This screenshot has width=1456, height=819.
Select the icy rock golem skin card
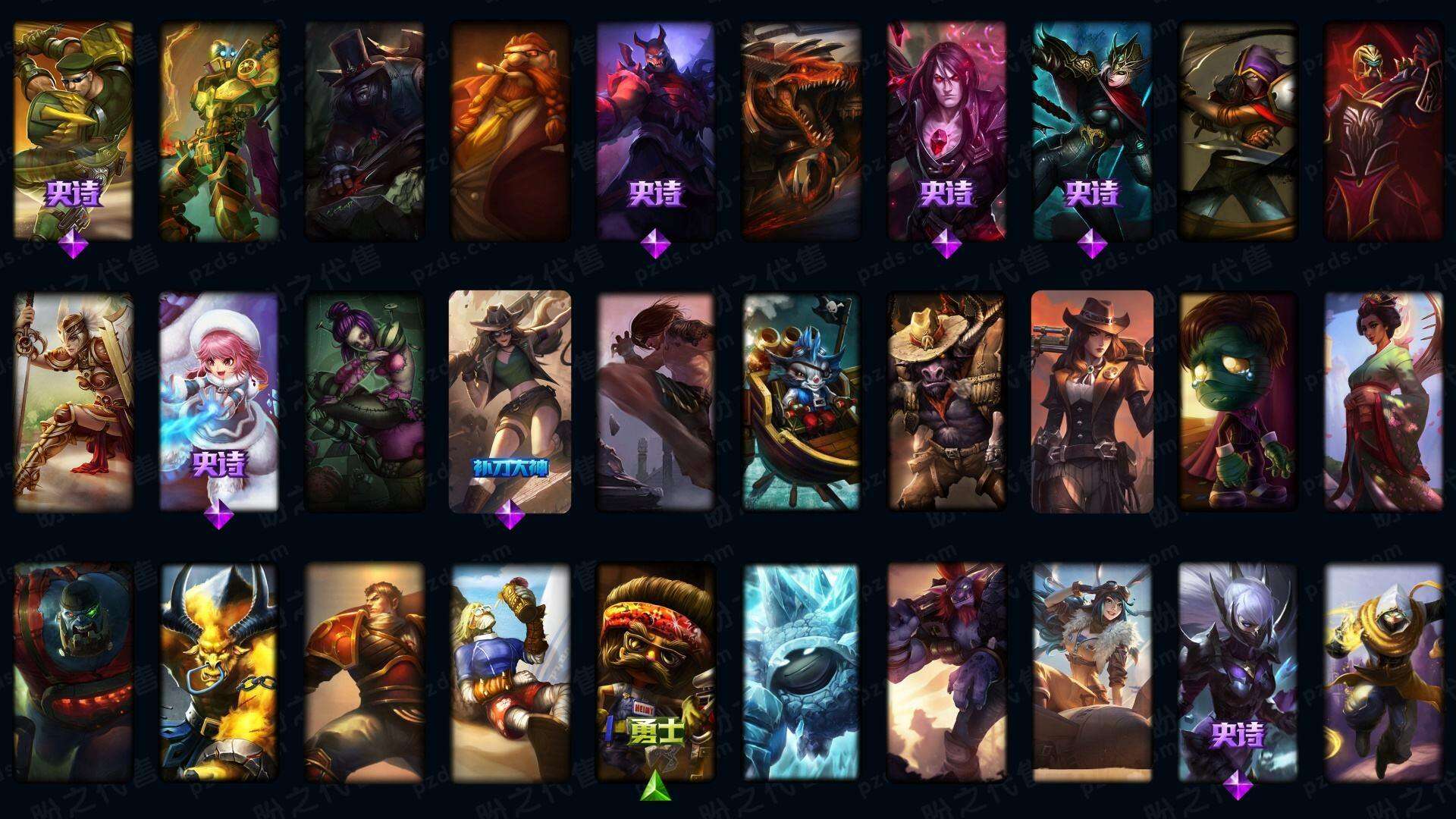[x=801, y=672]
